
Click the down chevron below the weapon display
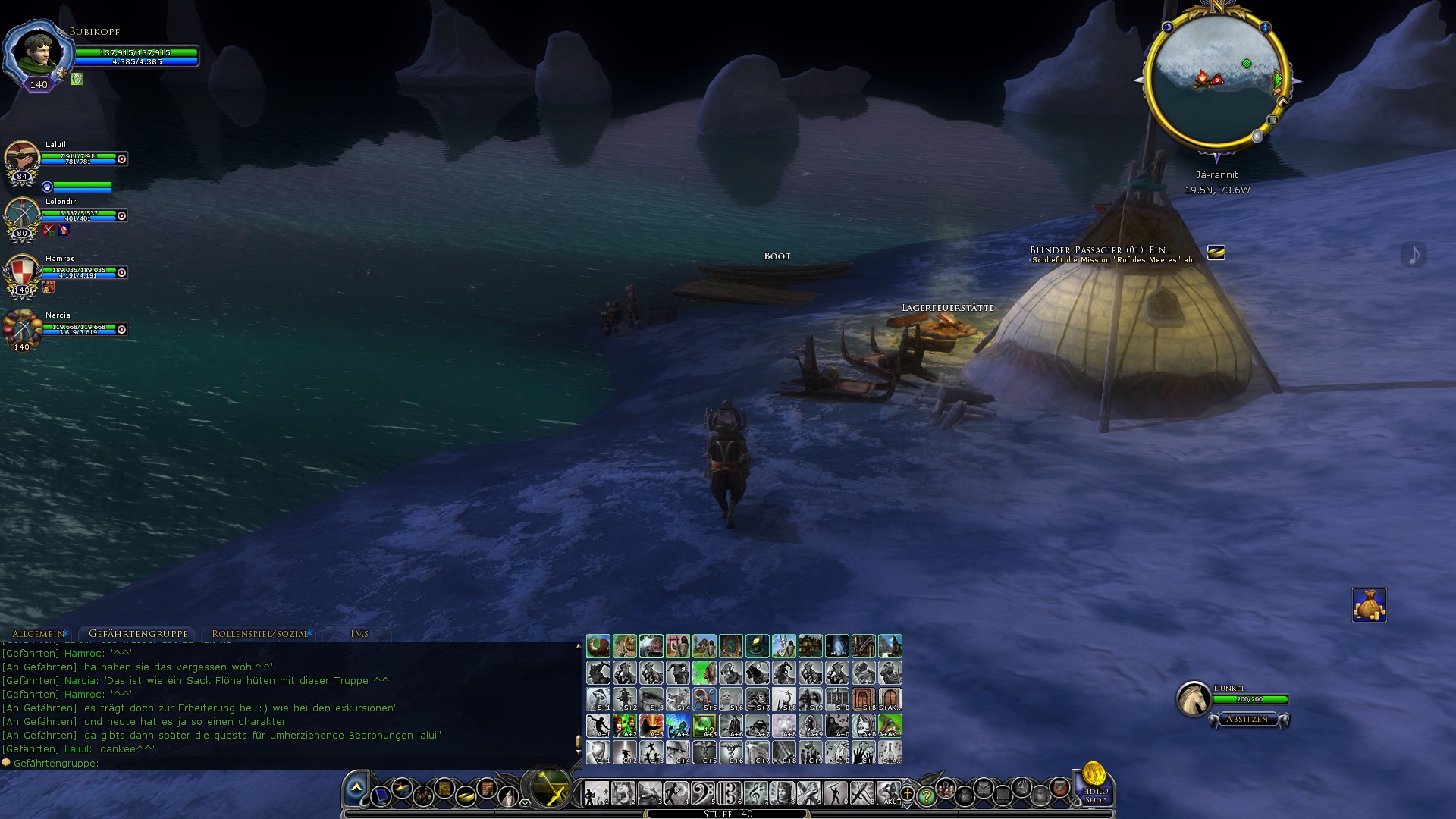pos(525,802)
